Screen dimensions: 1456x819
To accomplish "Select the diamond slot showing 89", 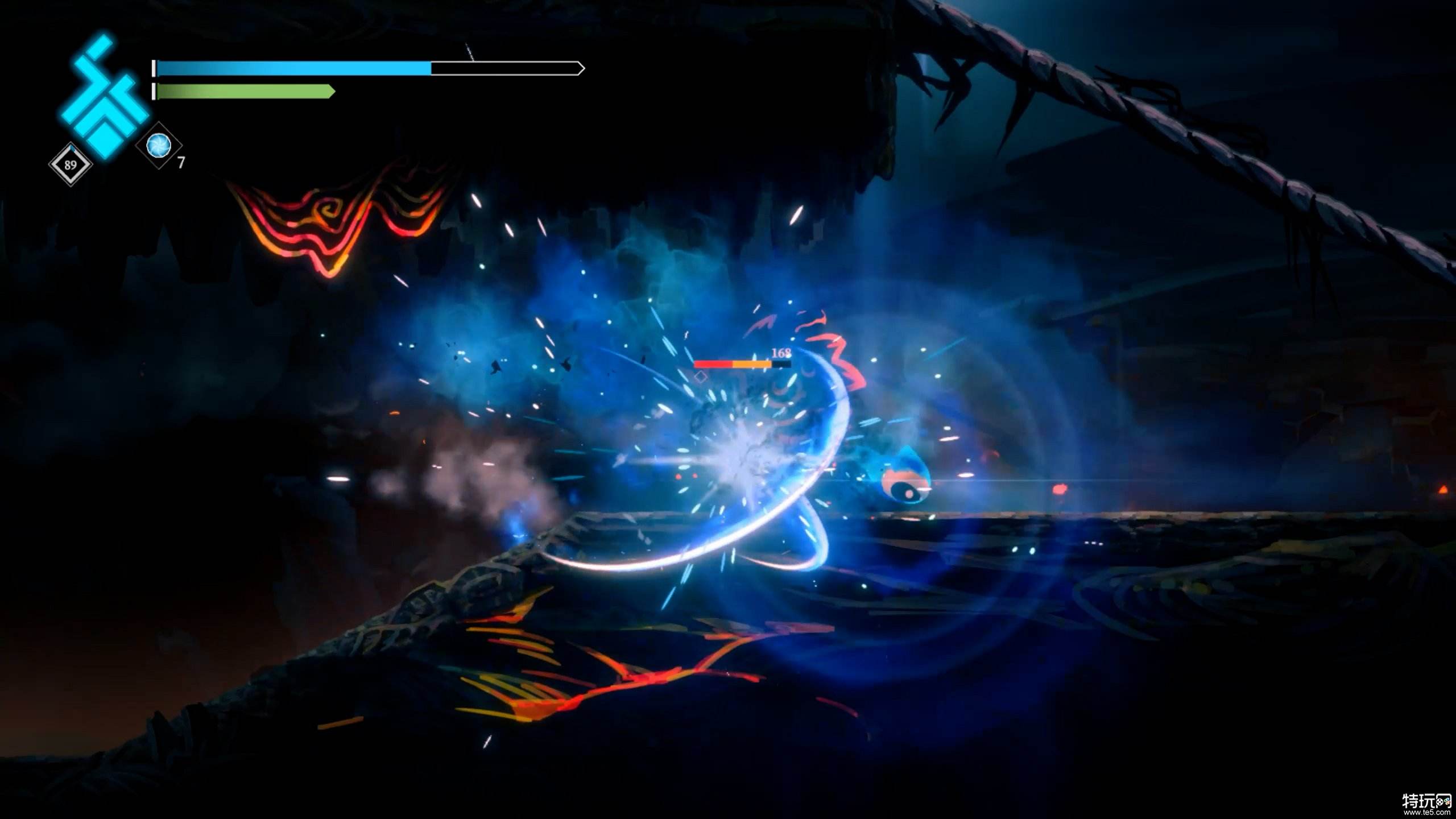I will tap(71, 165).
